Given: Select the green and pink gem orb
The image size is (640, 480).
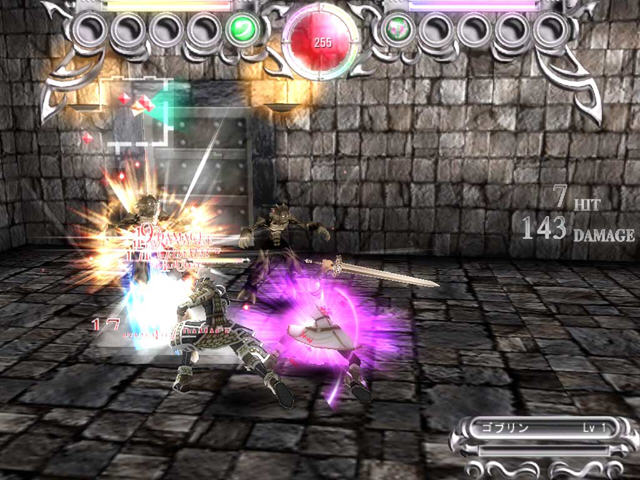Looking at the screenshot, I should pos(397,30).
